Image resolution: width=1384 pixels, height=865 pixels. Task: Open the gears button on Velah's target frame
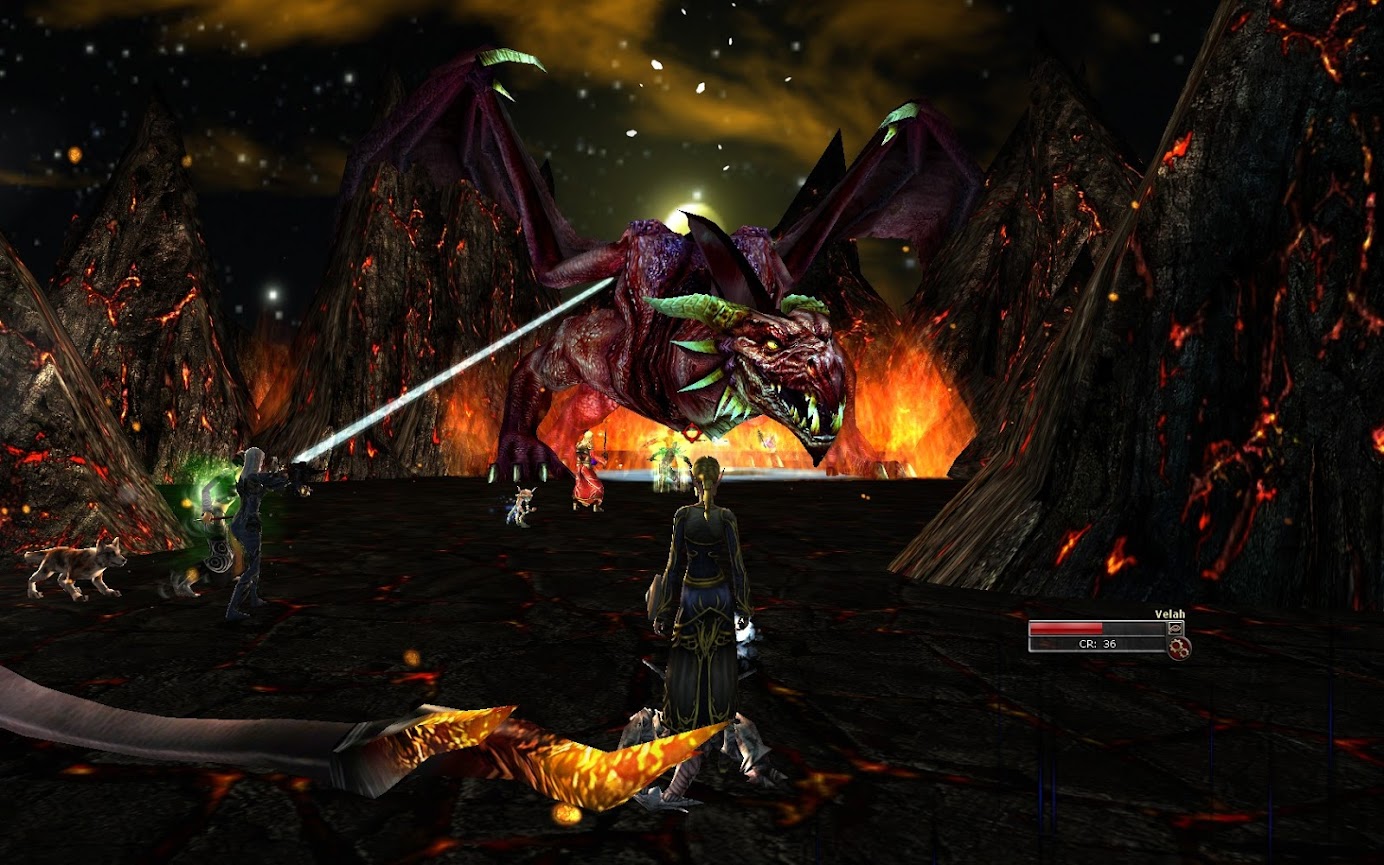point(1180,648)
